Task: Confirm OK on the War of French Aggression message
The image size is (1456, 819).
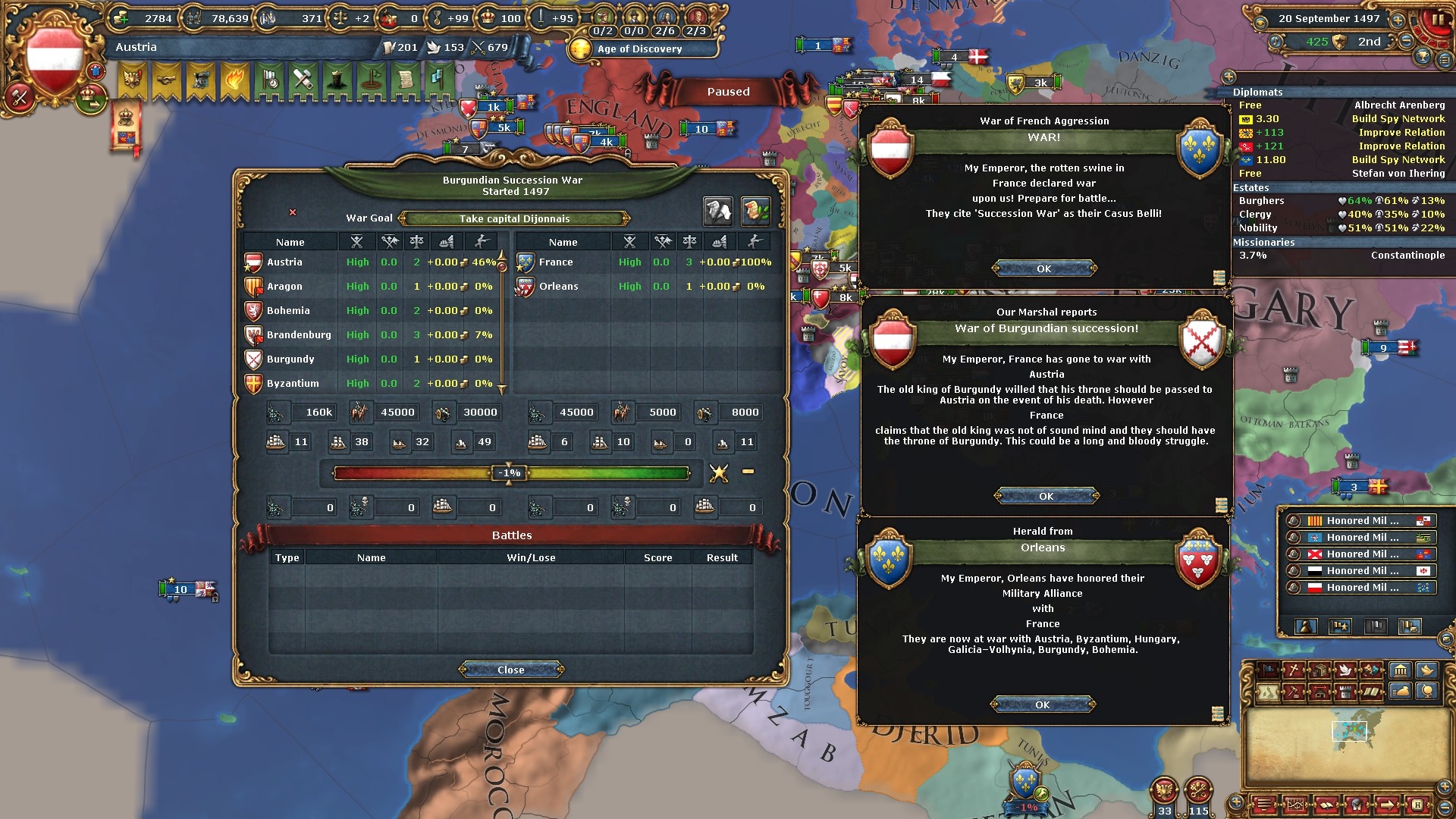Action: pyautogui.click(x=1044, y=268)
